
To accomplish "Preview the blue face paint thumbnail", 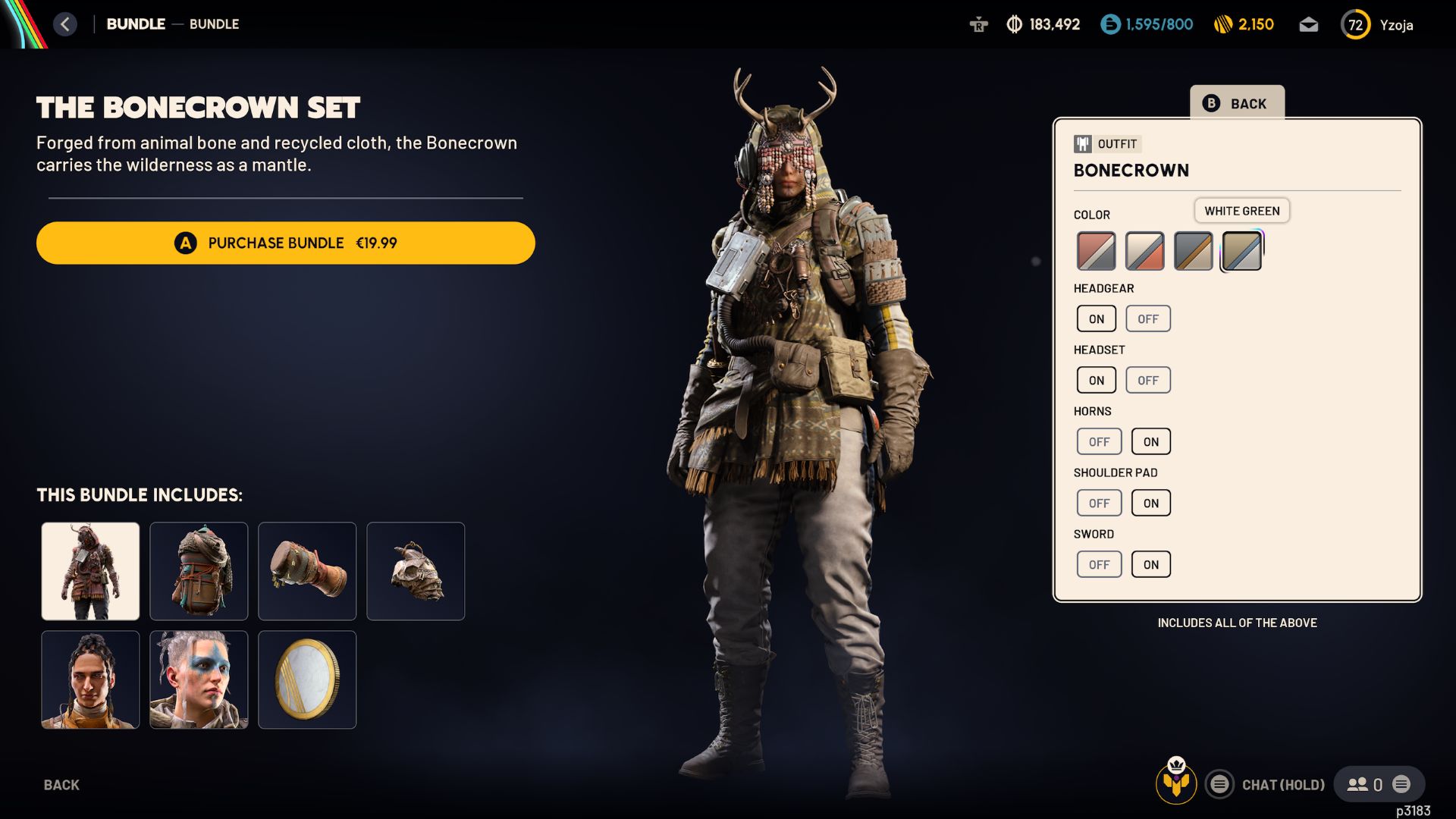I will (x=199, y=679).
